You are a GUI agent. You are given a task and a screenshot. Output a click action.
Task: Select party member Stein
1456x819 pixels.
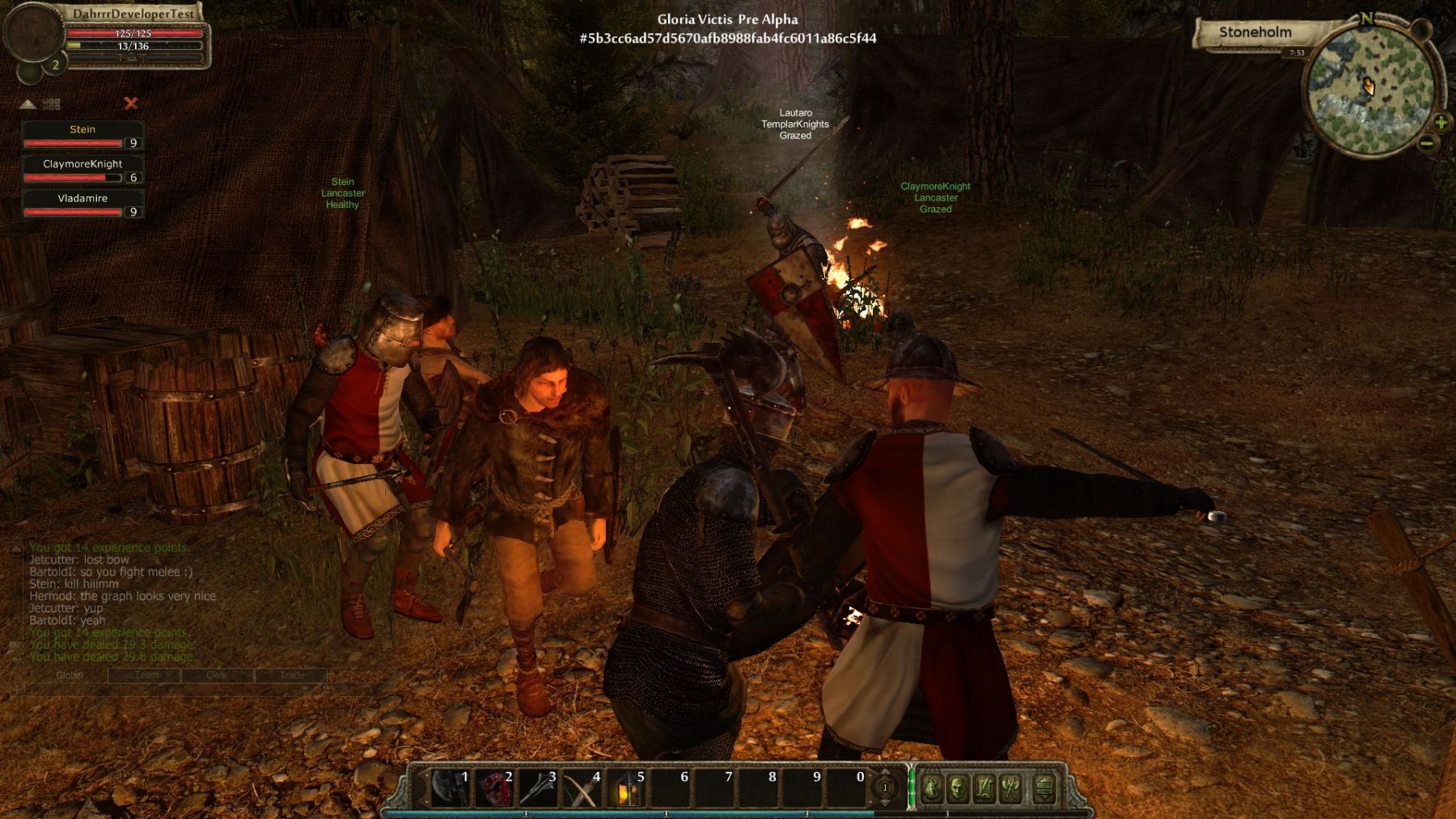click(x=83, y=135)
